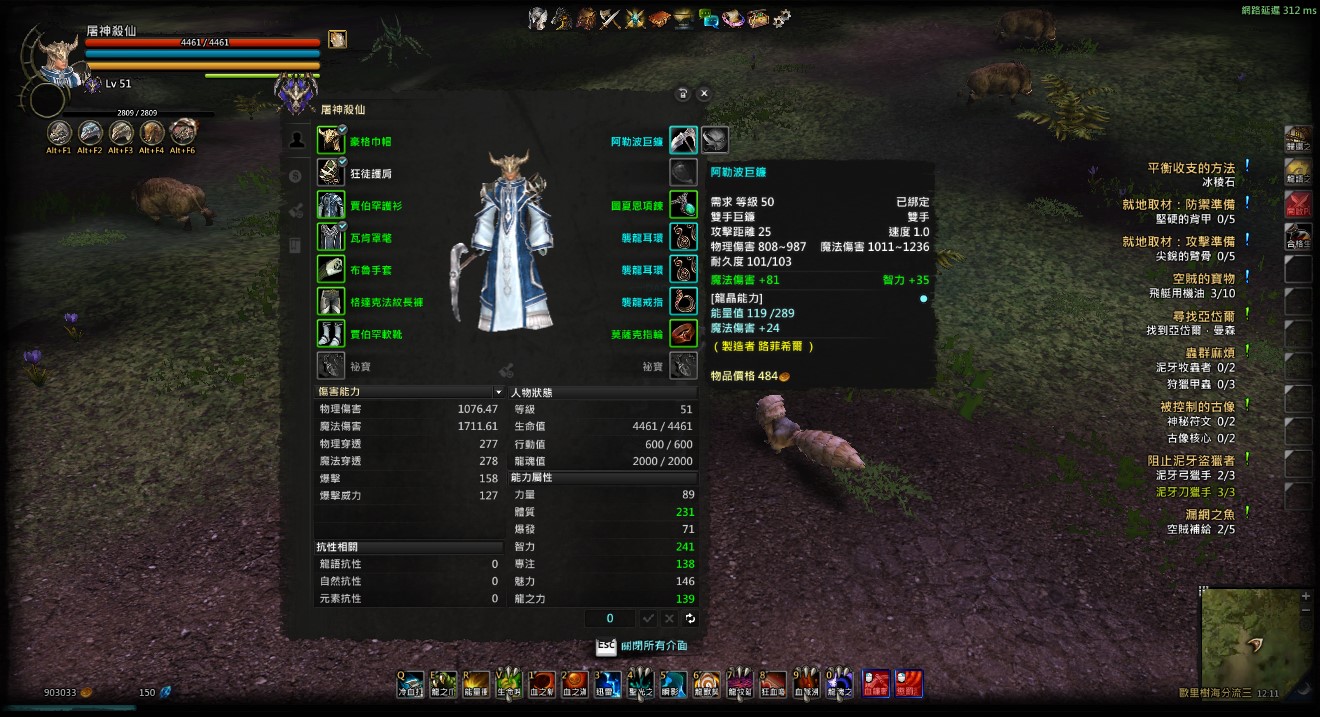Select the 豪格巾帽 helmet equipment slot
The width and height of the screenshot is (1320, 717).
pyautogui.click(x=331, y=141)
